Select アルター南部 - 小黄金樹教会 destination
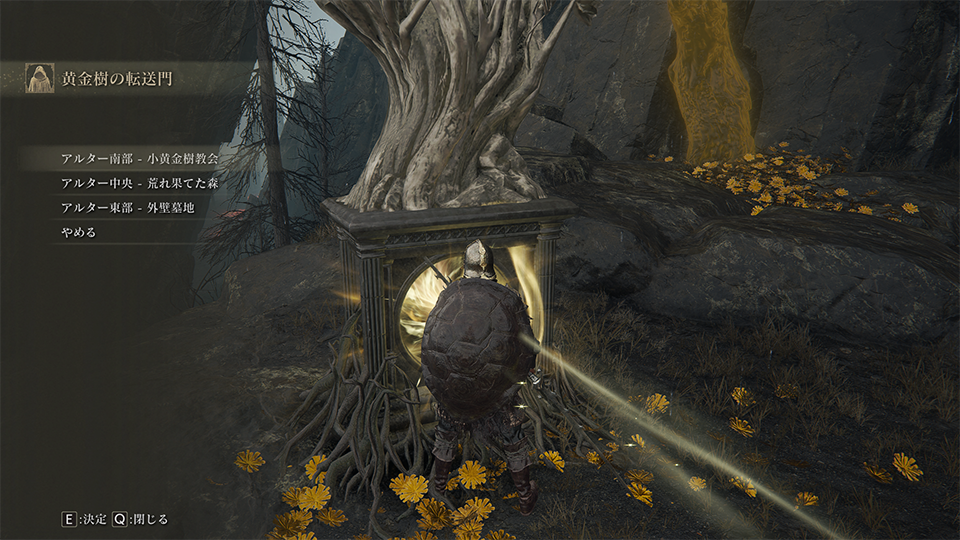This screenshot has width=960, height=540. tap(139, 158)
